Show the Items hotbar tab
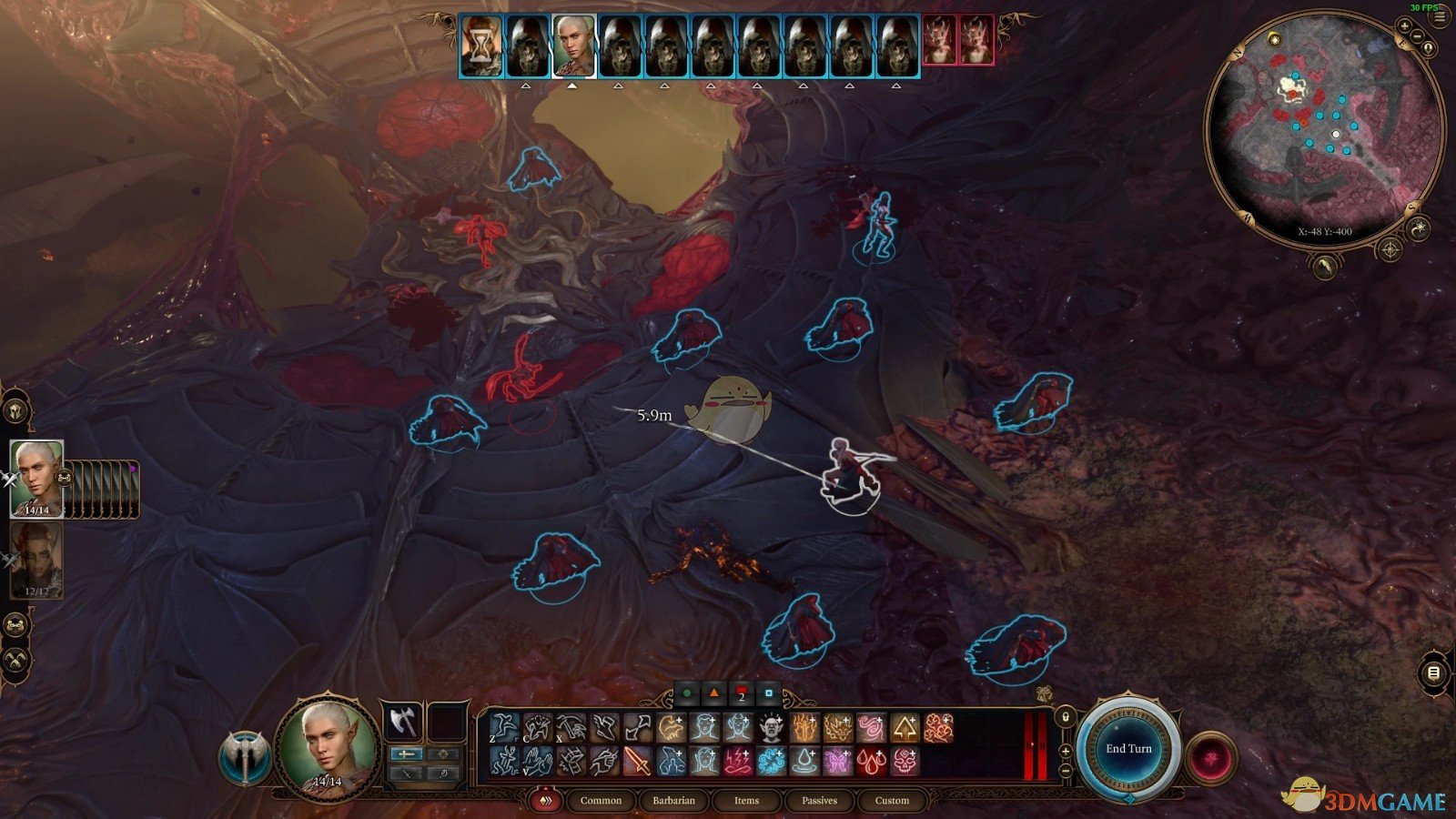Image resolution: width=1456 pixels, height=819 pixels. click(x=746, y=801)
